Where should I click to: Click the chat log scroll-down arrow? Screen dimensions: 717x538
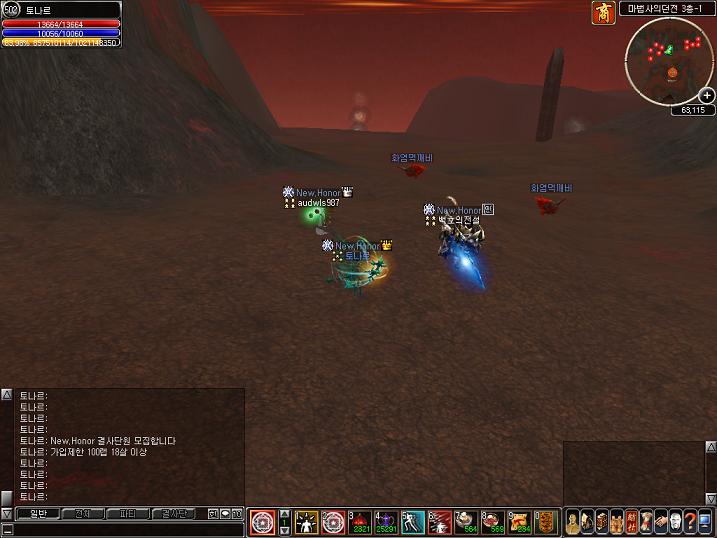[x=7, y=513]
